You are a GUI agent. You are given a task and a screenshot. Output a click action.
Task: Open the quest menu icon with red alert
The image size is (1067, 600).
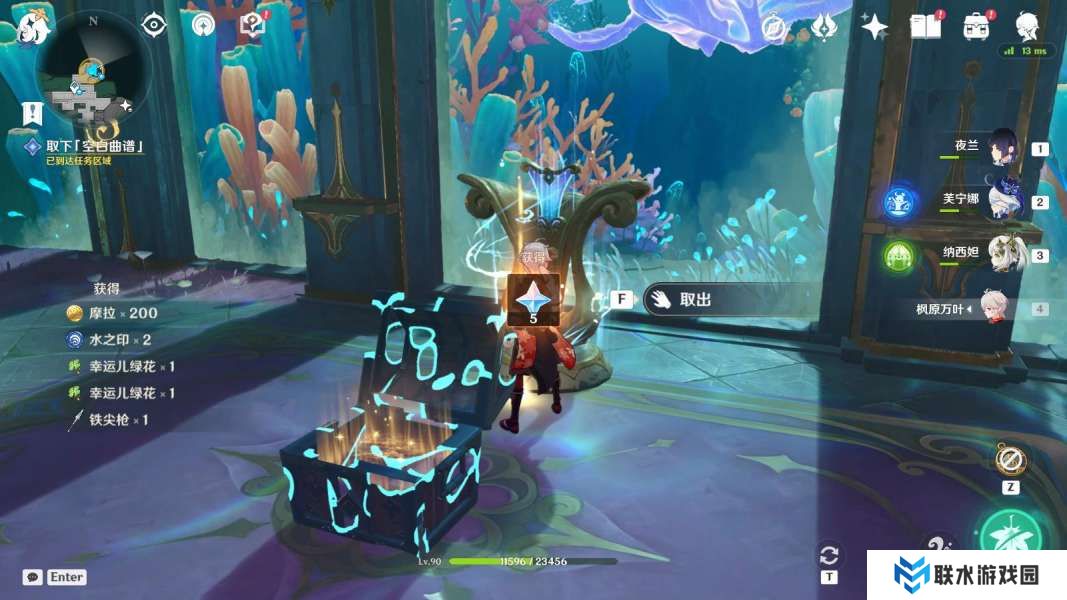click(x=253, y=25)
